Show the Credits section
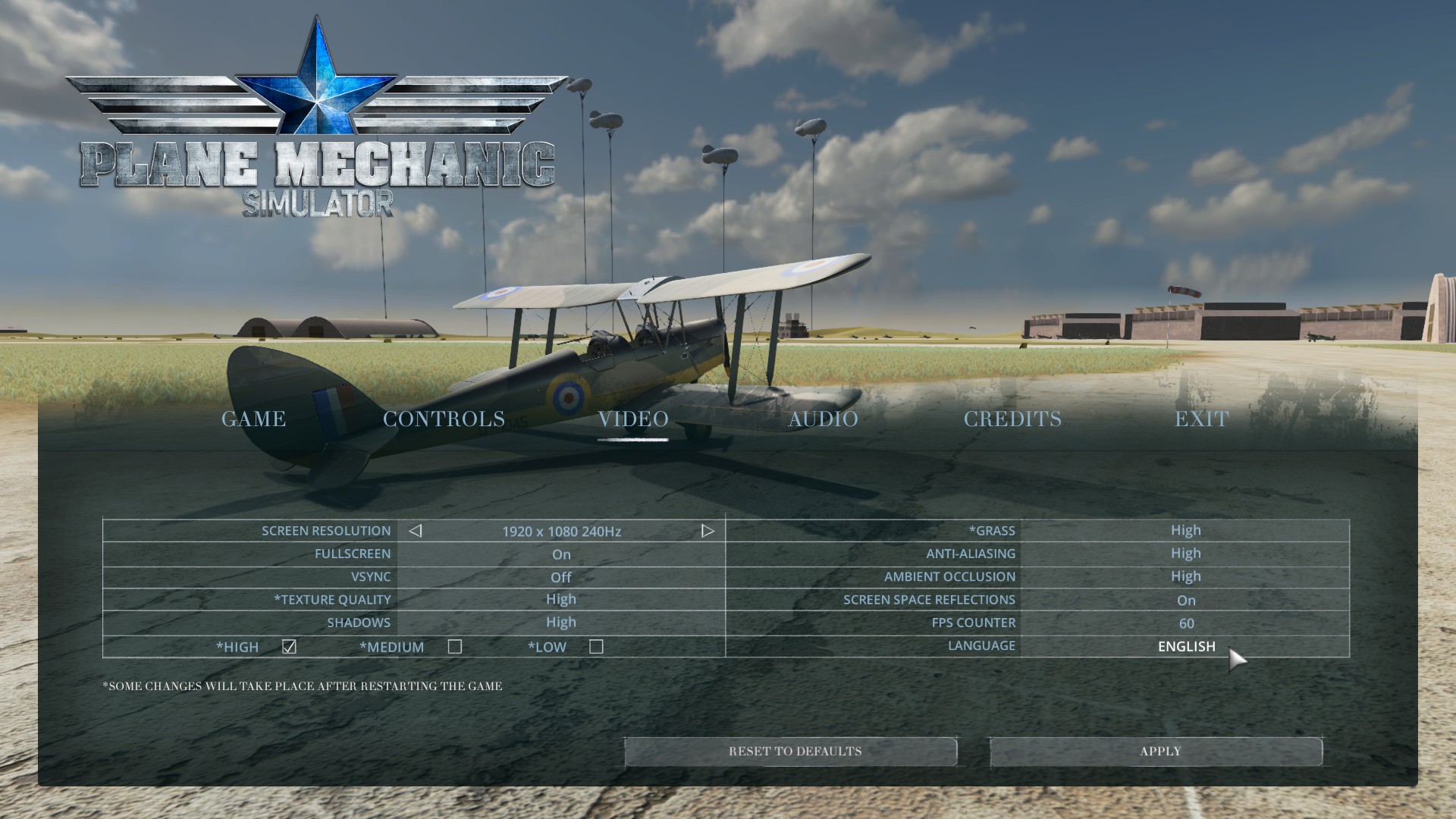 coord(1012,419)
